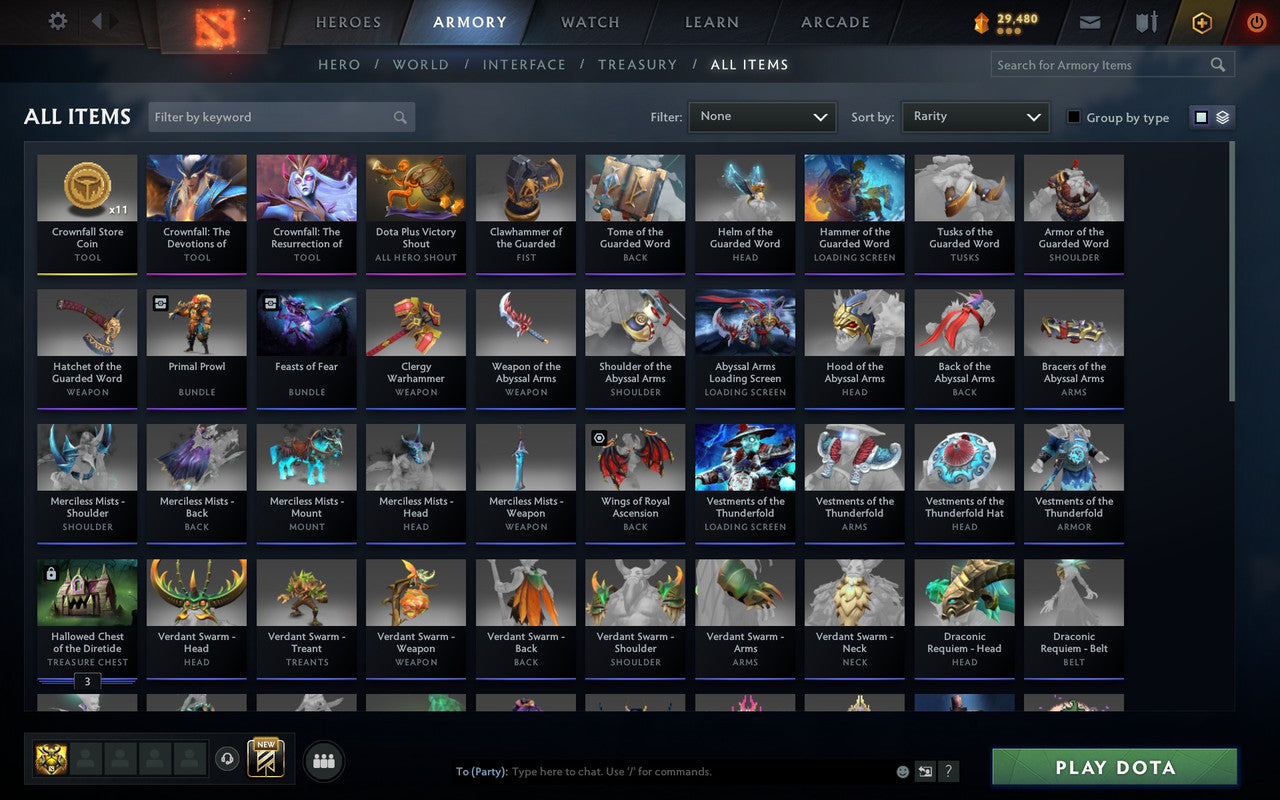The image size is (1280, 800).
Task: Open the settings gear icon
Action: point(57,21)
